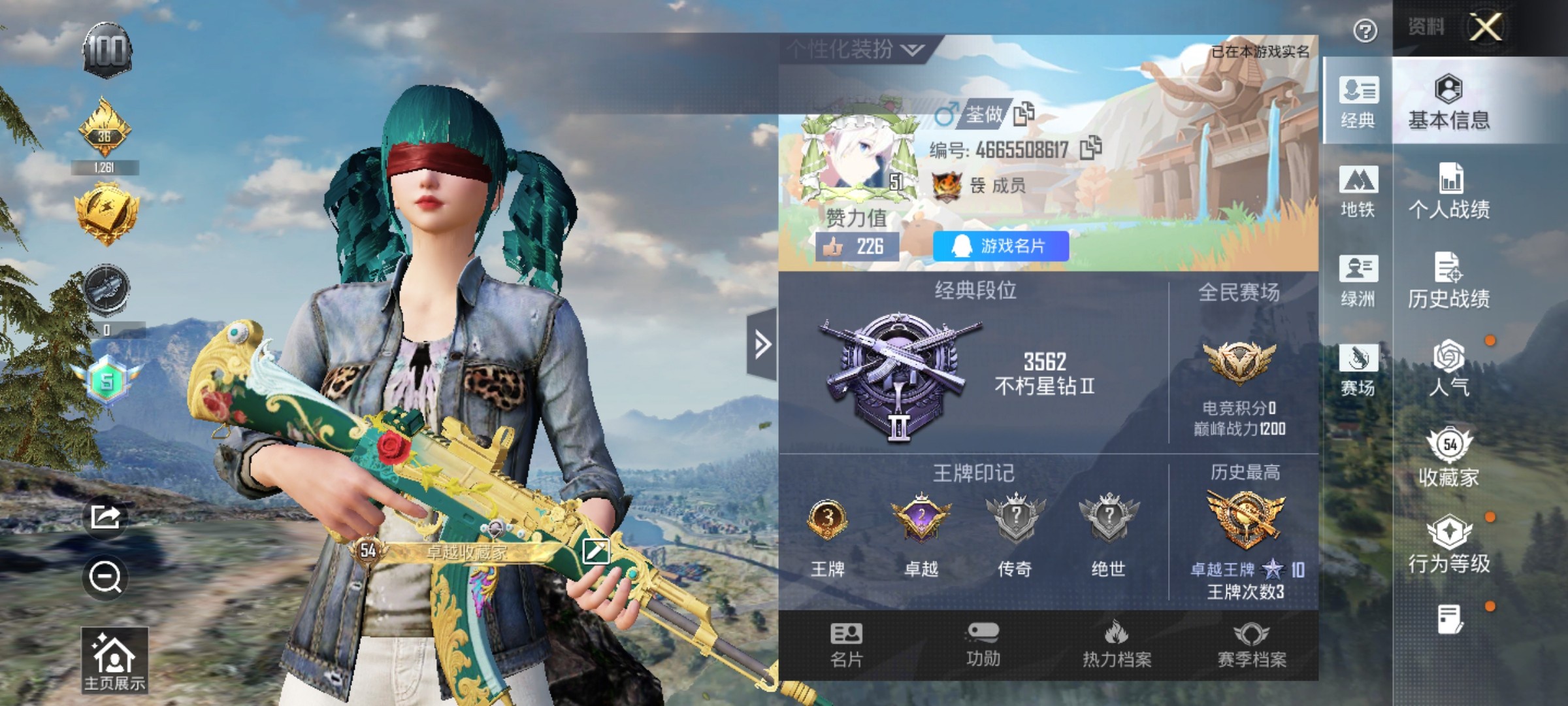Open 历史战绩 match history
This screenshot has height=706, width=1568.
[1448, 280]
